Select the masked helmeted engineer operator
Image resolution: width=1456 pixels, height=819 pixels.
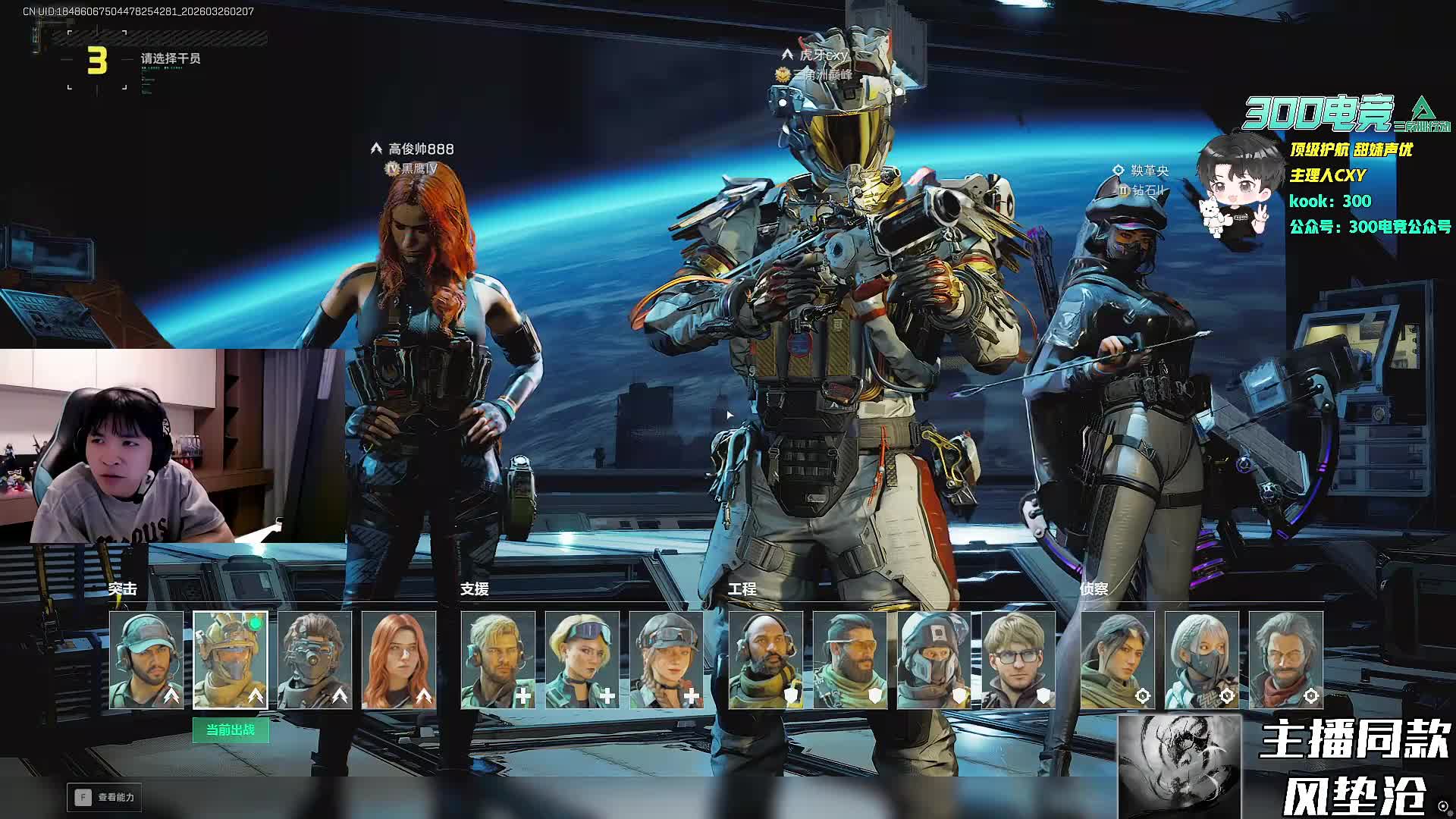point(934,660)
